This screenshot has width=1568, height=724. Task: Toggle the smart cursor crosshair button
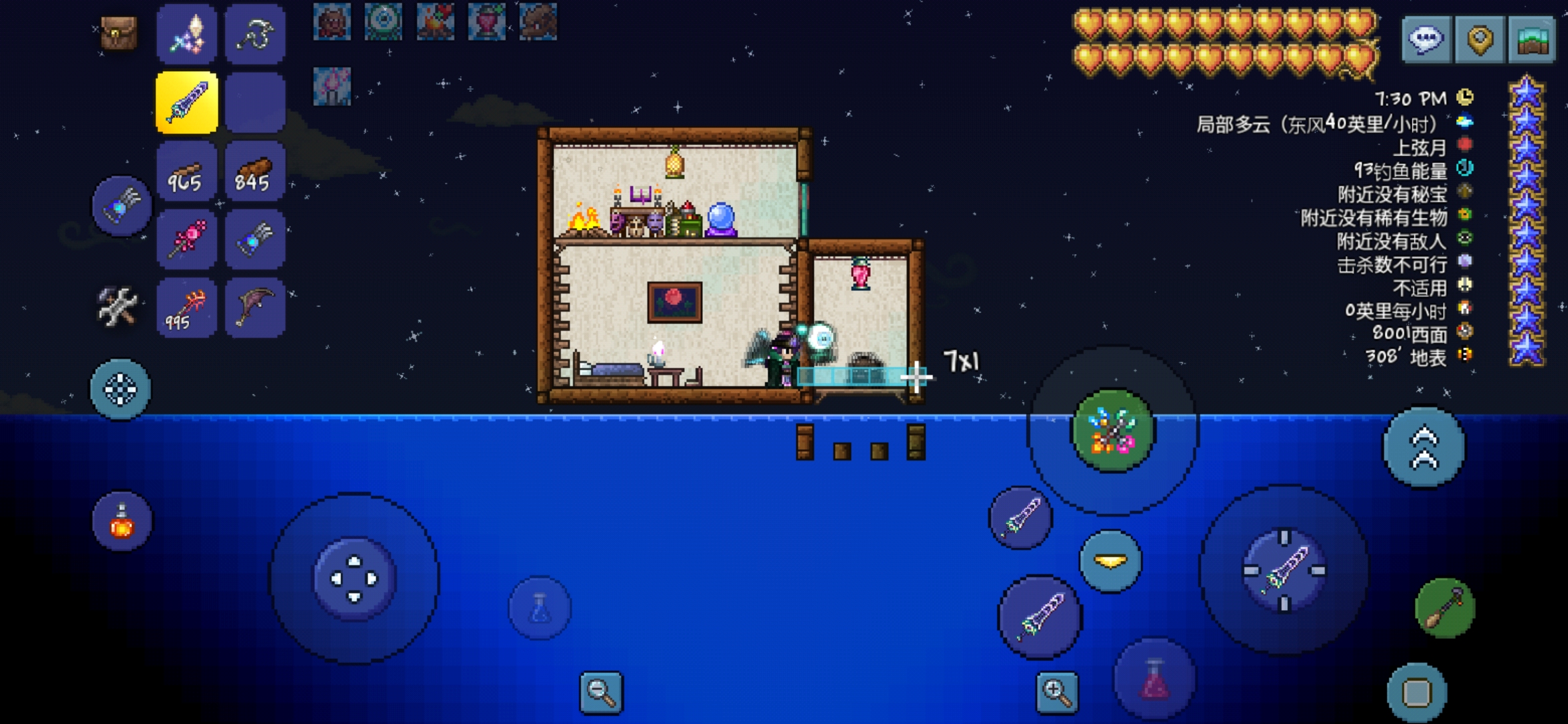click(121, 389)
